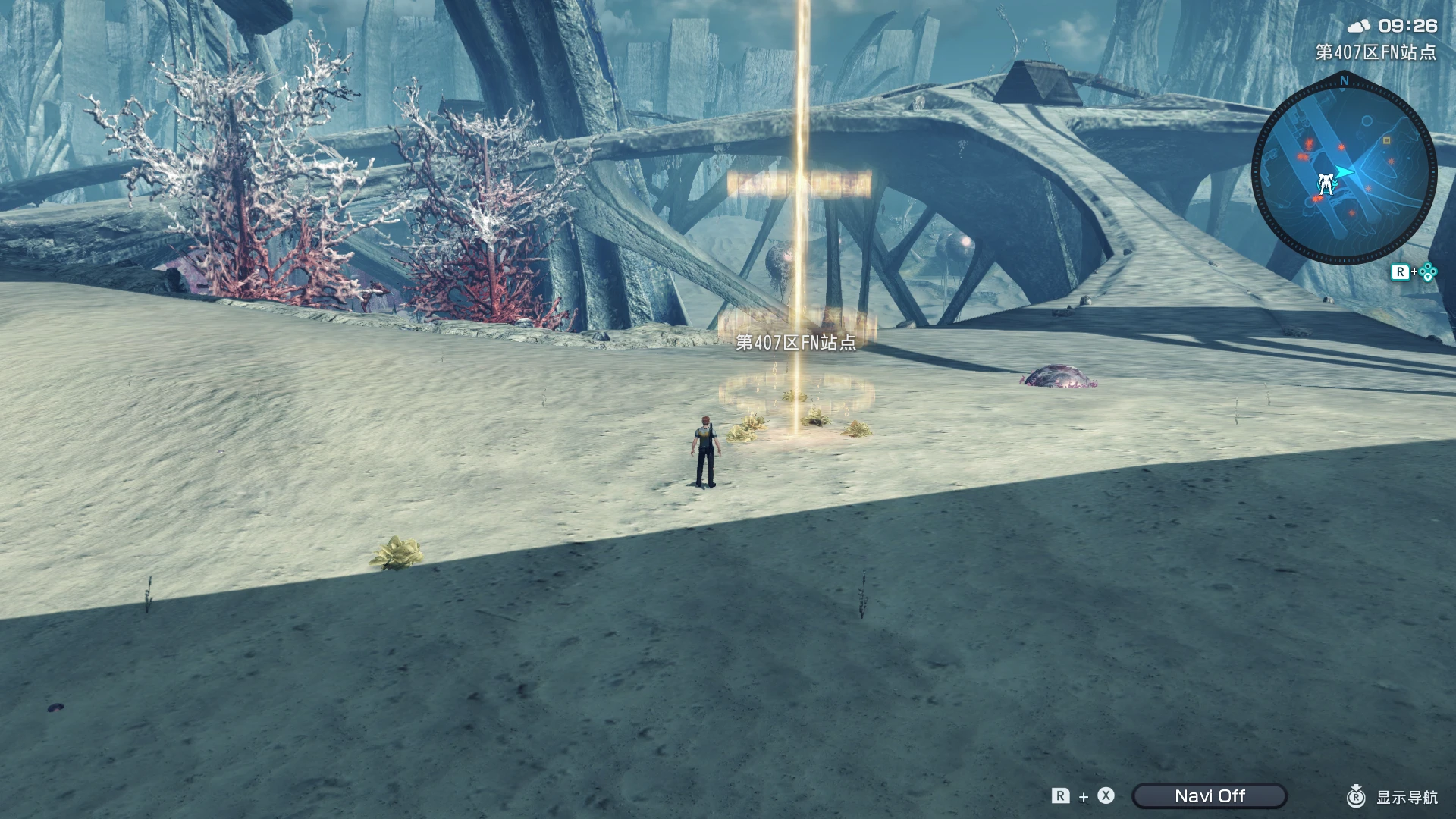Toggle navigation with the Navi Off button

tap(1210, 796)
